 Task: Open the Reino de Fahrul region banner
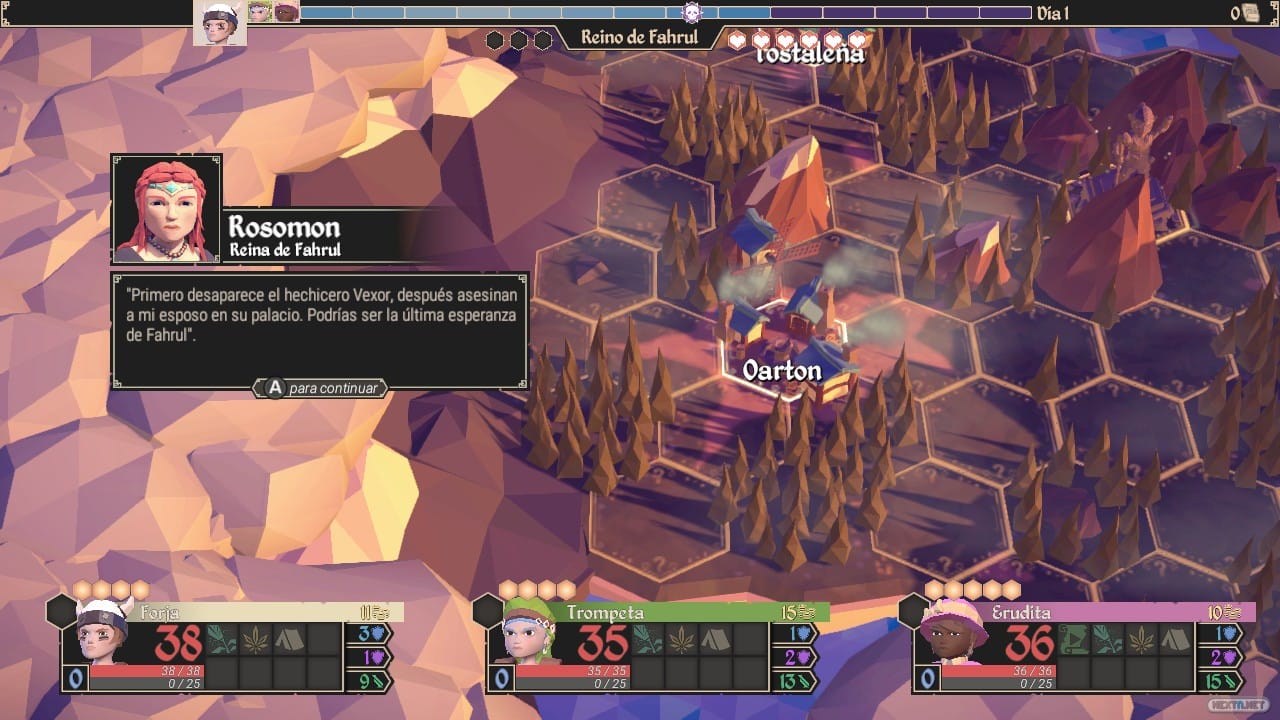pyautogui.click(x=639, y=38)
